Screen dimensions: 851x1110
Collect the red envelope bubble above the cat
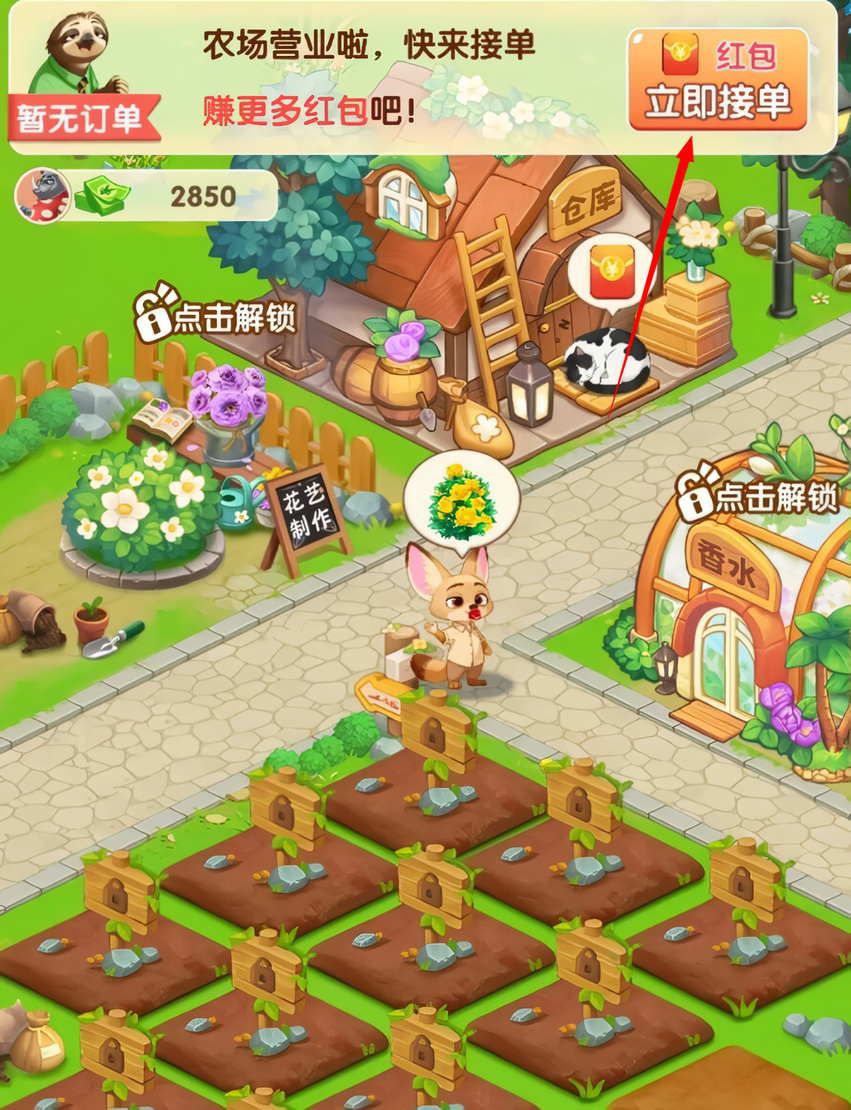(609, 275)
